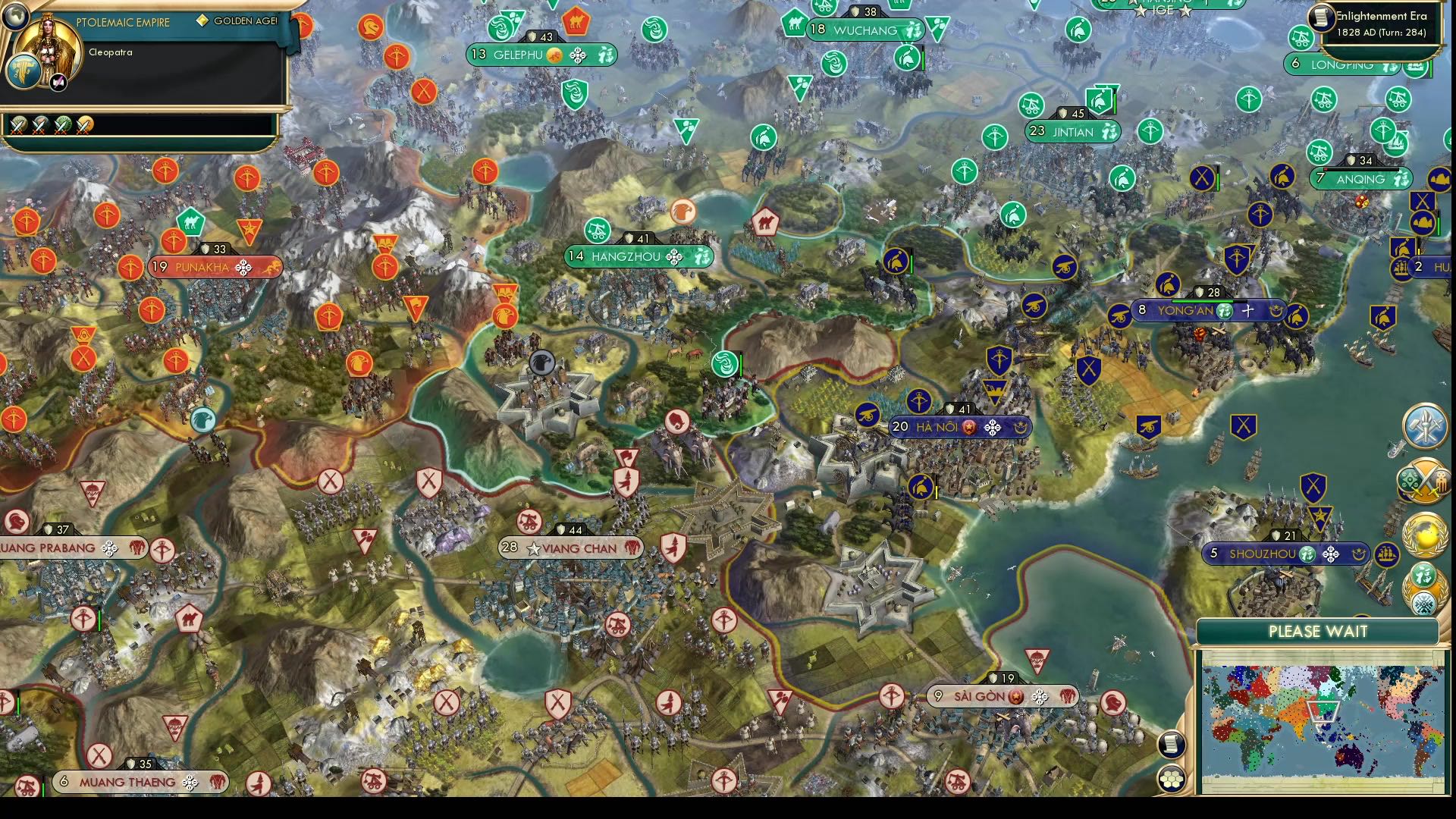Click the PLEASE WAIT banner
This screenshot has width=1456, height=819.
click(1318, 631)
